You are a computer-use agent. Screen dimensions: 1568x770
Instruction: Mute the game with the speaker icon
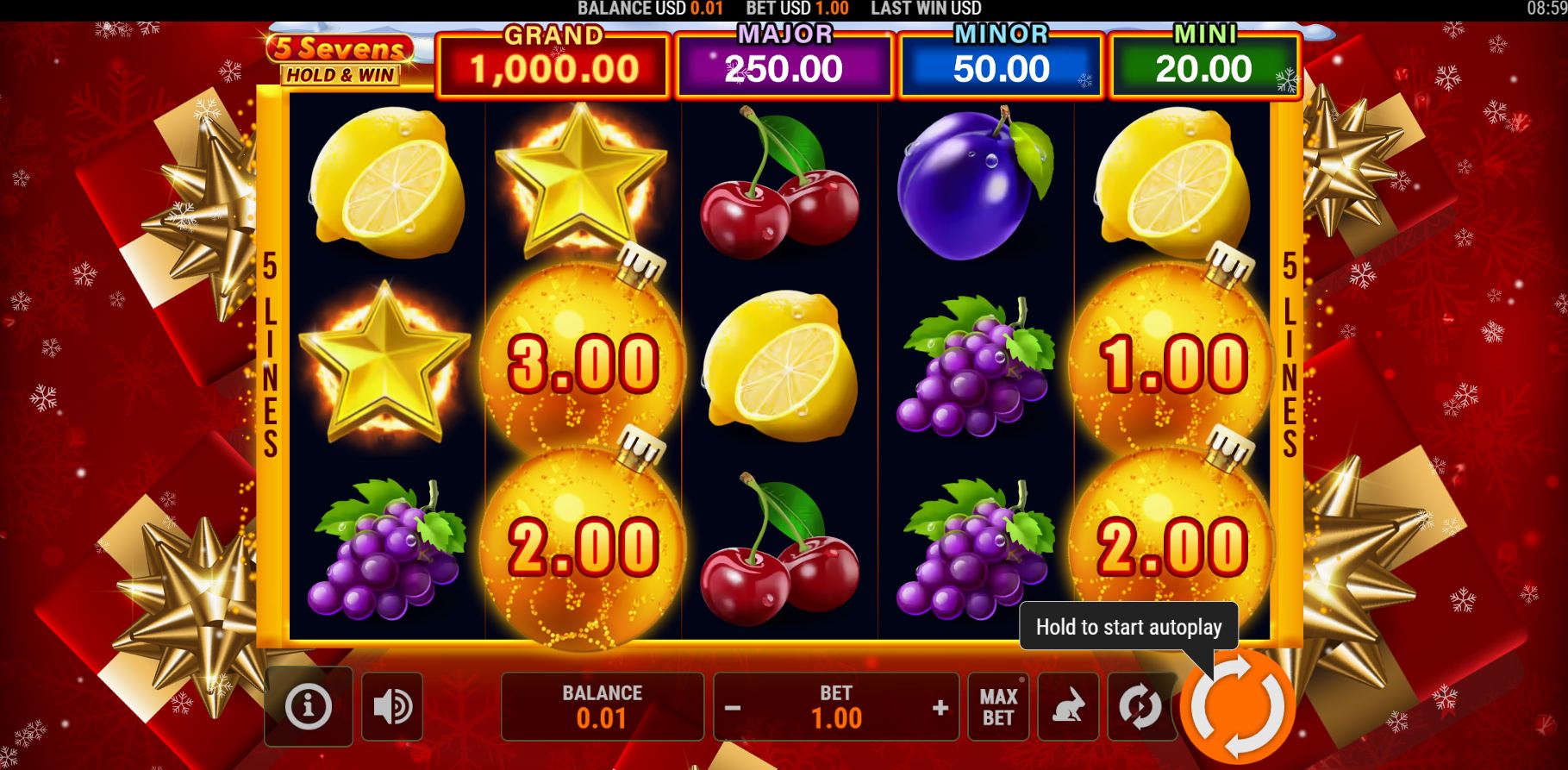coord(392,706)
